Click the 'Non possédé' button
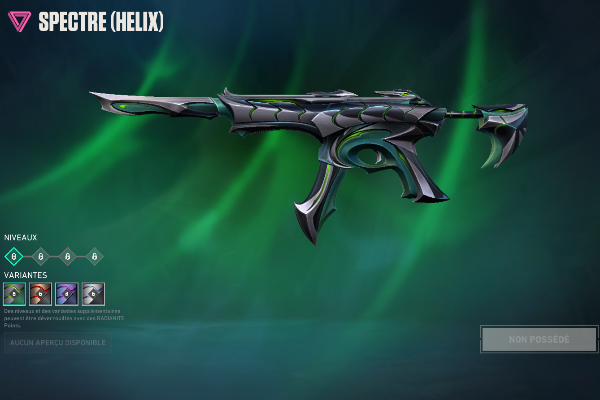The width and height of the screenshot is (600, 400). pos(539,340)
